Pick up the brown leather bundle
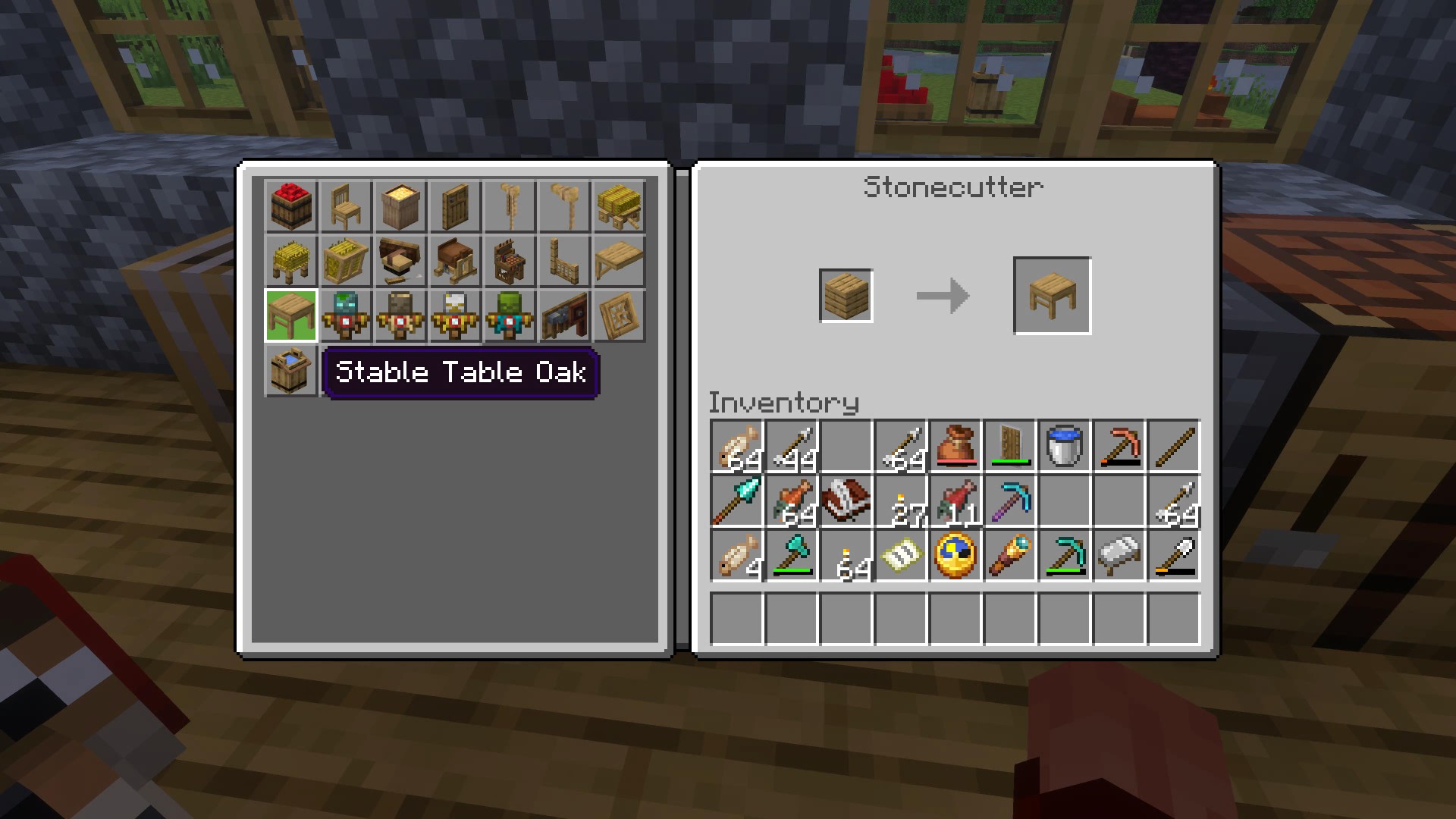The image size is (1456, 819). (955, 446)
